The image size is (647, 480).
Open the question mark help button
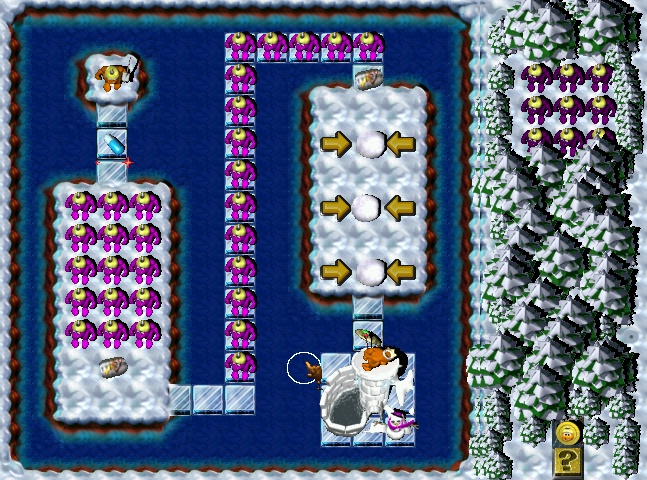pos(568,460)
